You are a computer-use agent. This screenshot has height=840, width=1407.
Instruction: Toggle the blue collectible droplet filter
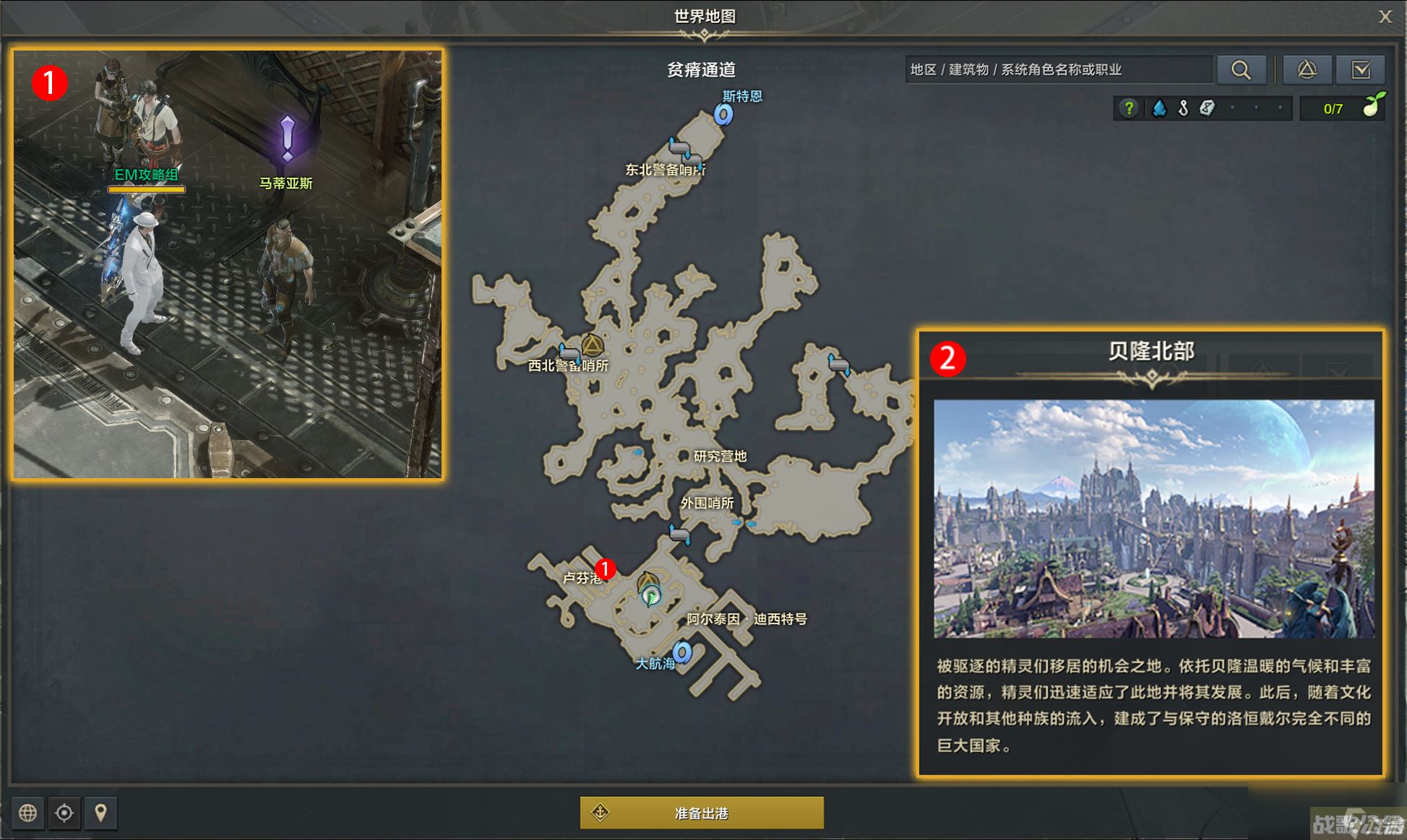[1159, 108]
